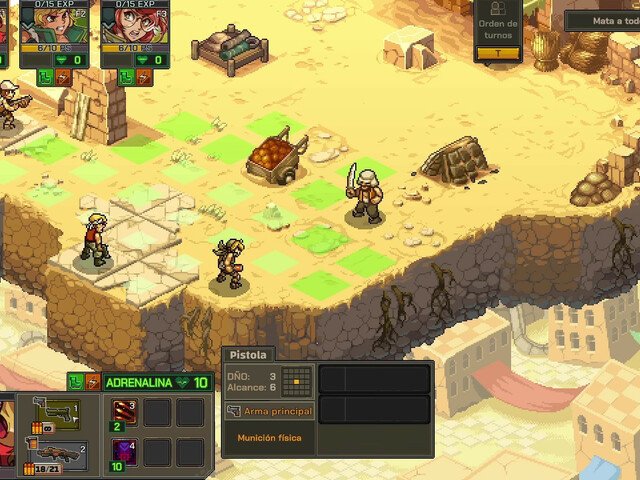Select the rifle secondary weapon slot
640x480 pixels.
coord(55,455)
